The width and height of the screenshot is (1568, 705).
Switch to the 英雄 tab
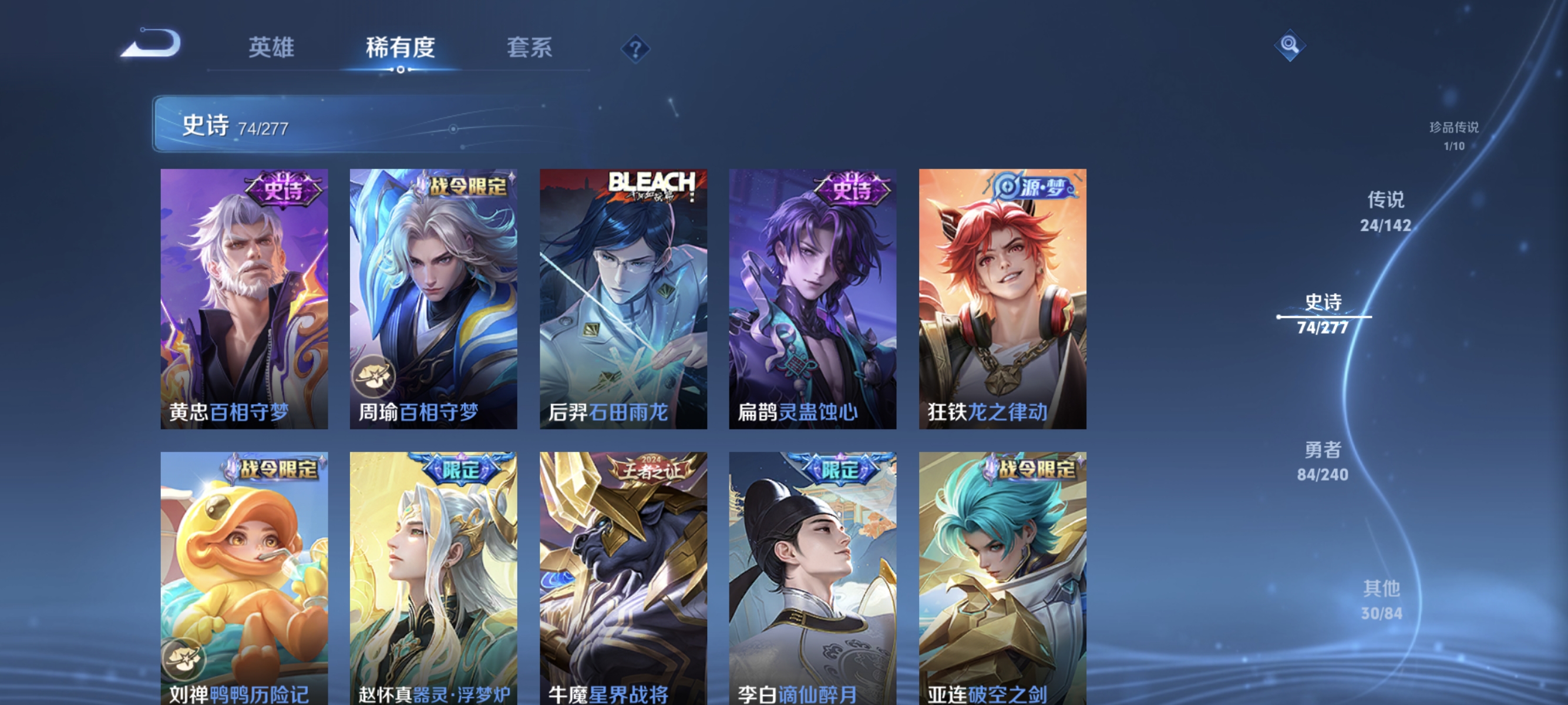[x=271, y=49]
